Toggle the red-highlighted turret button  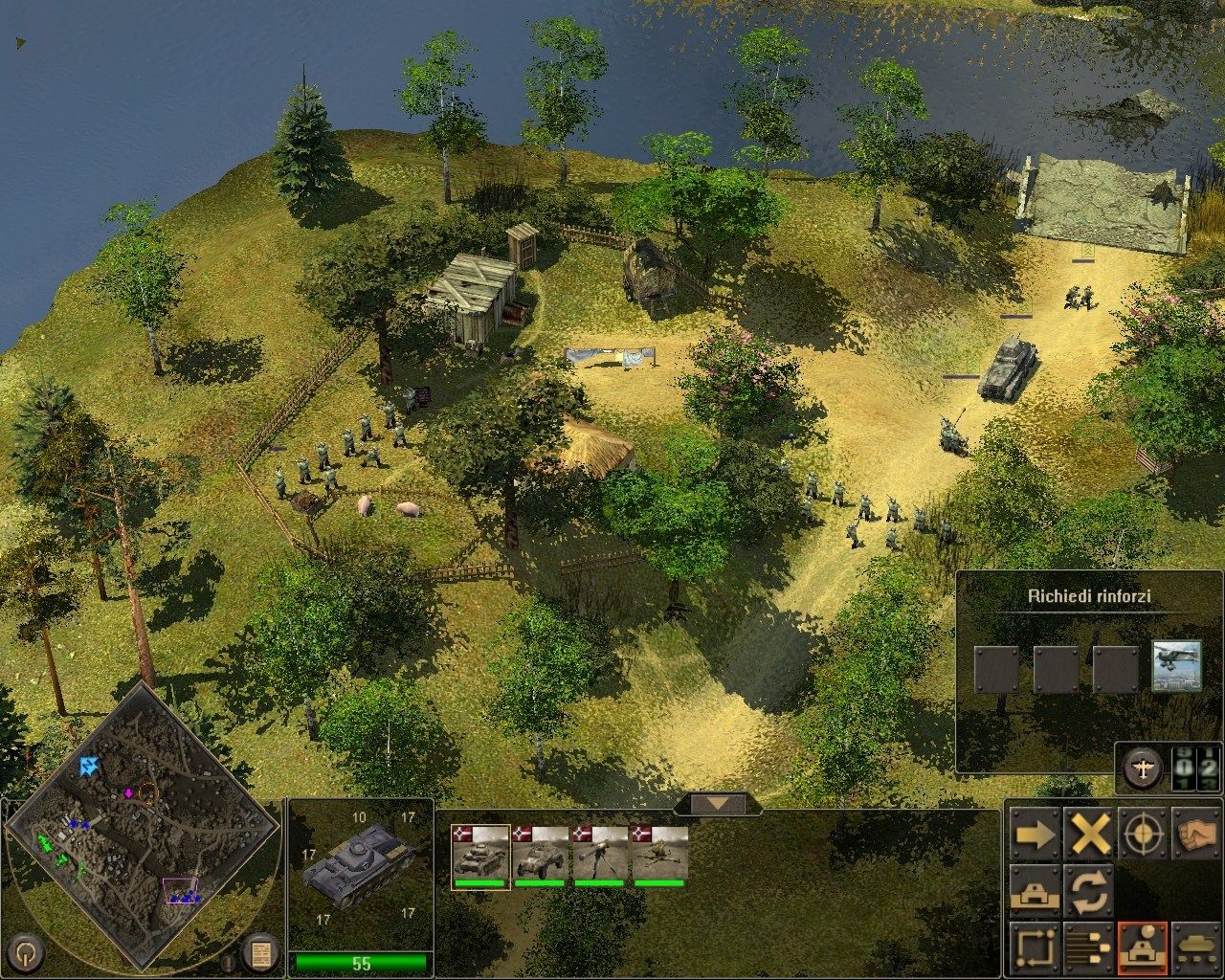(x=1143, y=947)
